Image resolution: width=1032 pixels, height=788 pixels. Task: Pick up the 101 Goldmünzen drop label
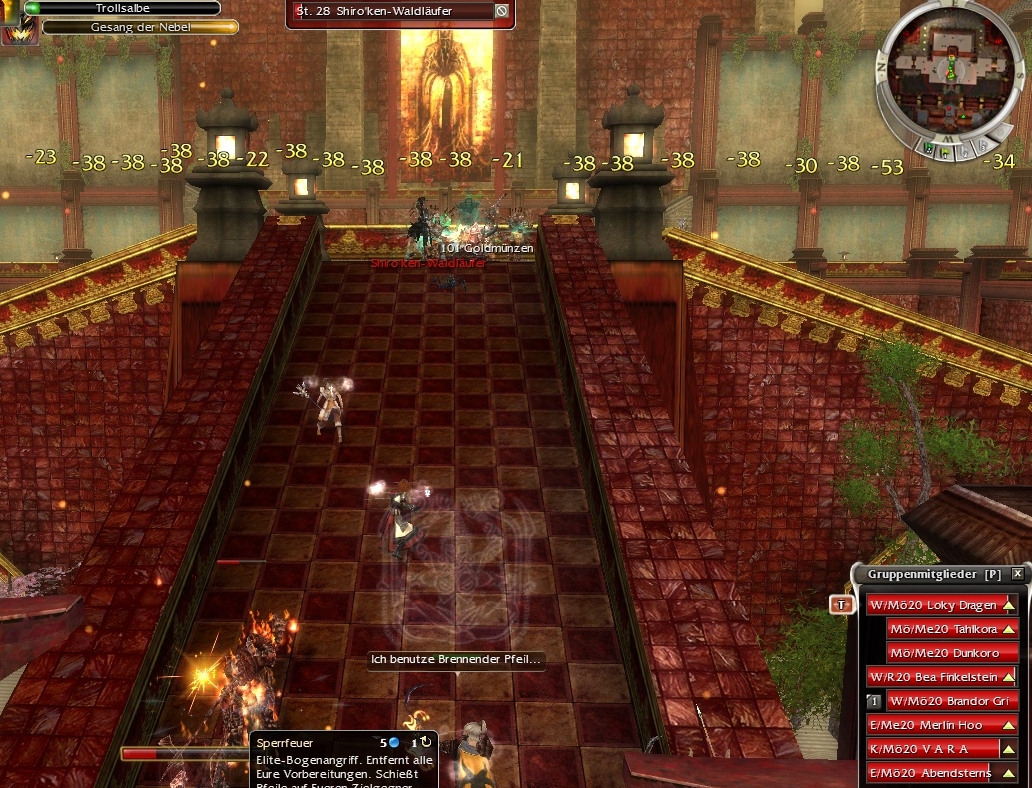488,248
